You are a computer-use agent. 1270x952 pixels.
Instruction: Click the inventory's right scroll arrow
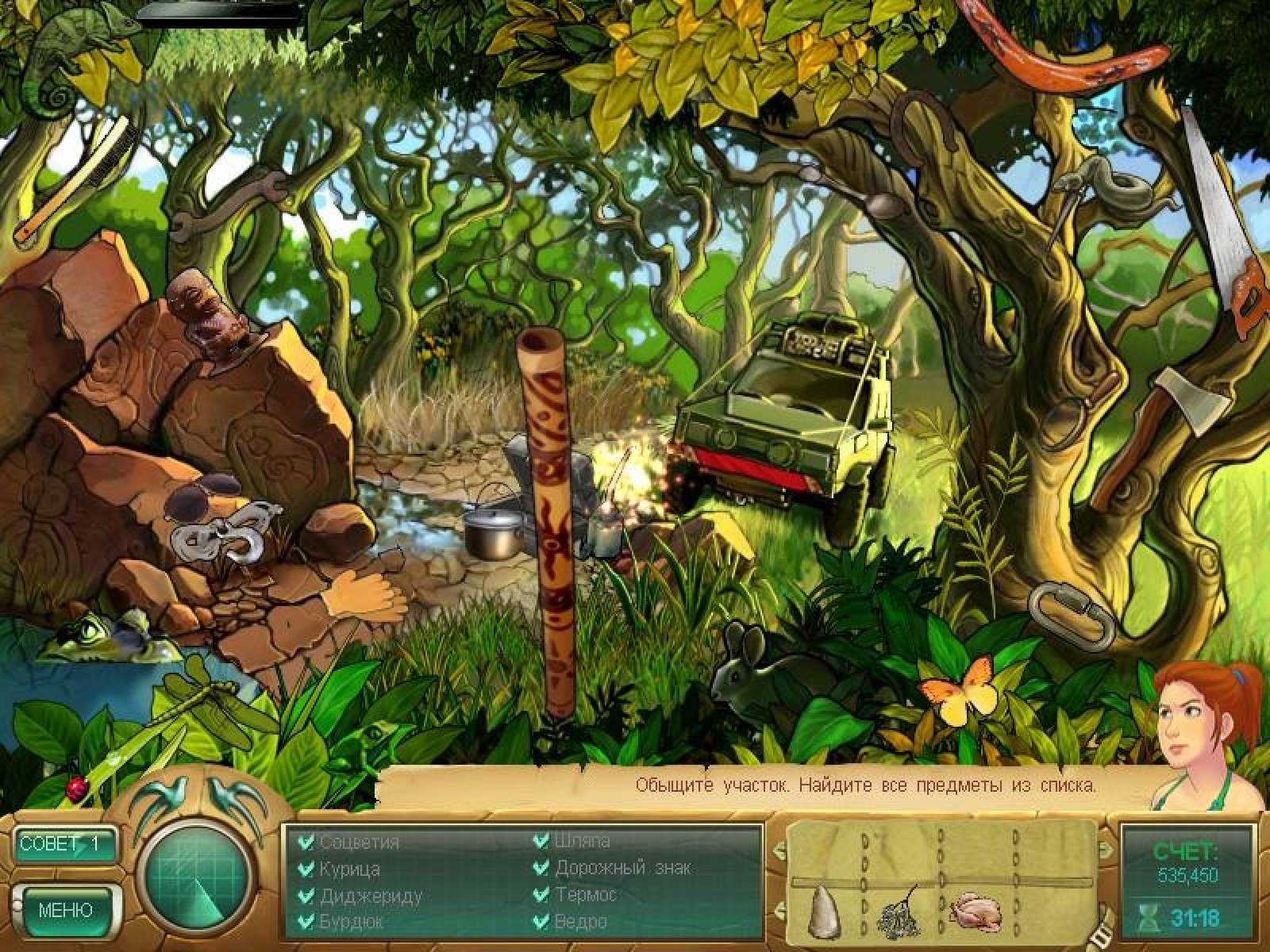(x=1106, y=850)
